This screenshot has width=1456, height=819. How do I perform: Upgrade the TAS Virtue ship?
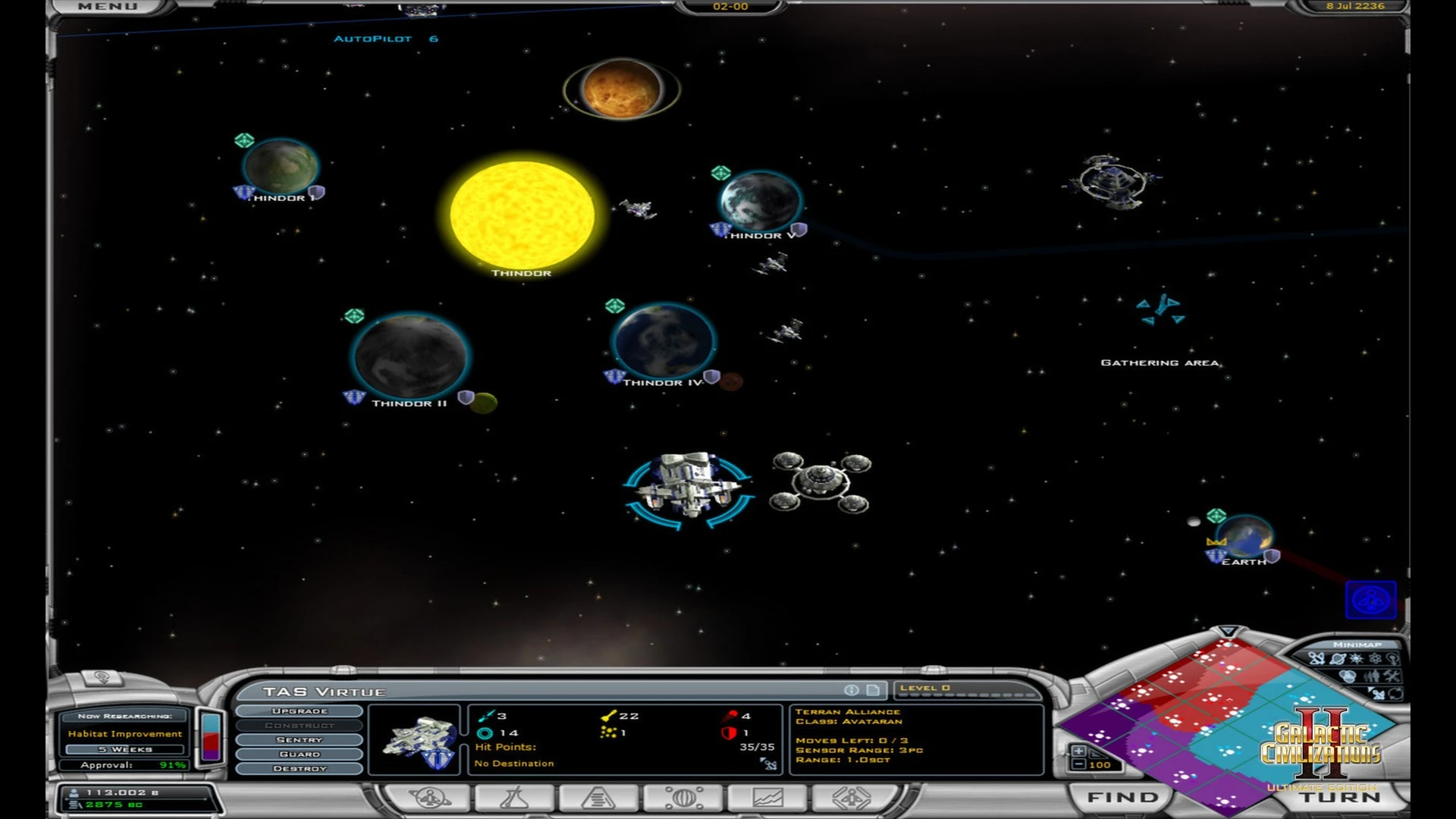pos(300,711)
